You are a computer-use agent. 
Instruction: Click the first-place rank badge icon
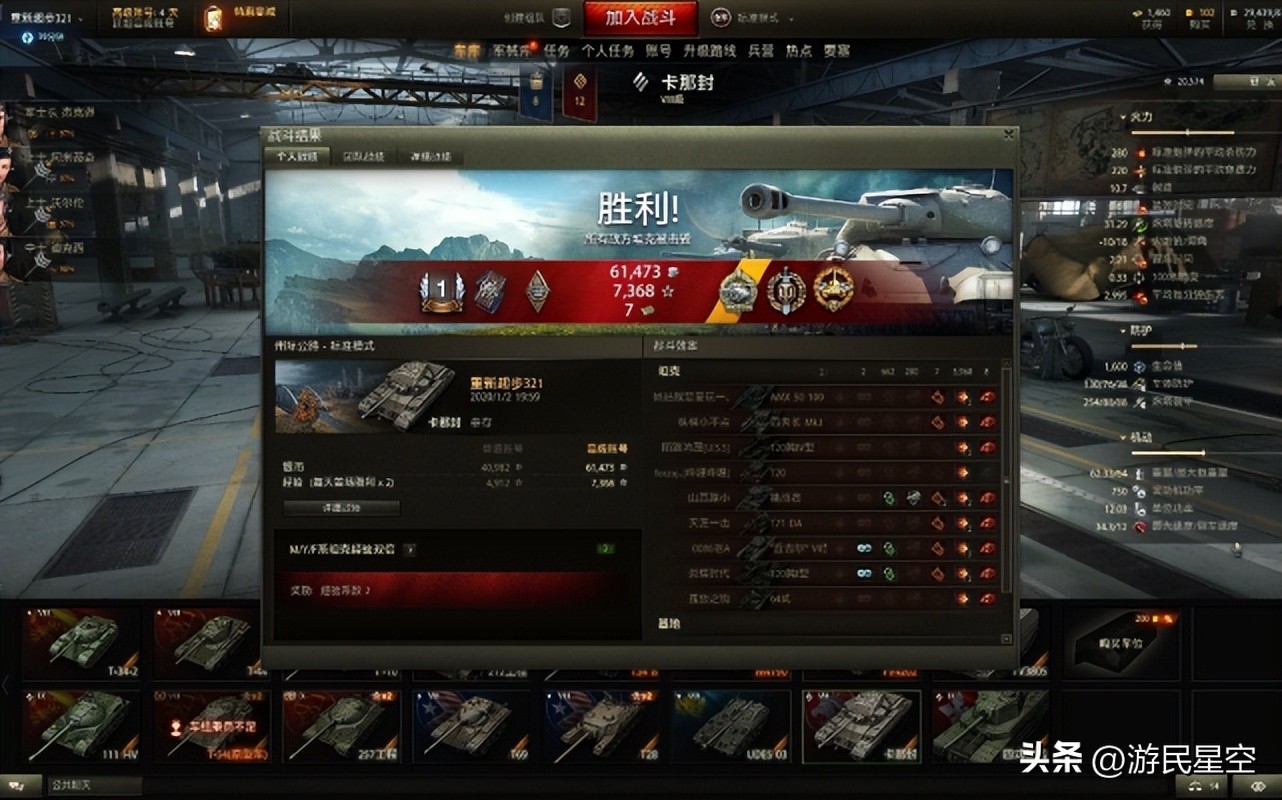tap(441, 291)
